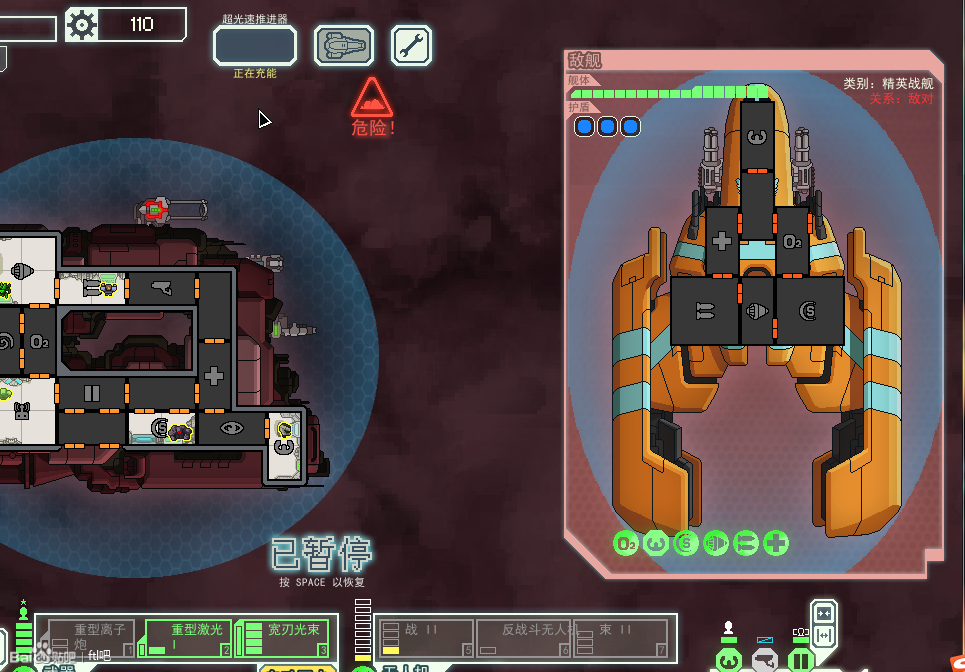The width and height of the screenshot is (965, 672).
Task: Target the enemy ship's O2 room
Action: click(x=792, y=241)
